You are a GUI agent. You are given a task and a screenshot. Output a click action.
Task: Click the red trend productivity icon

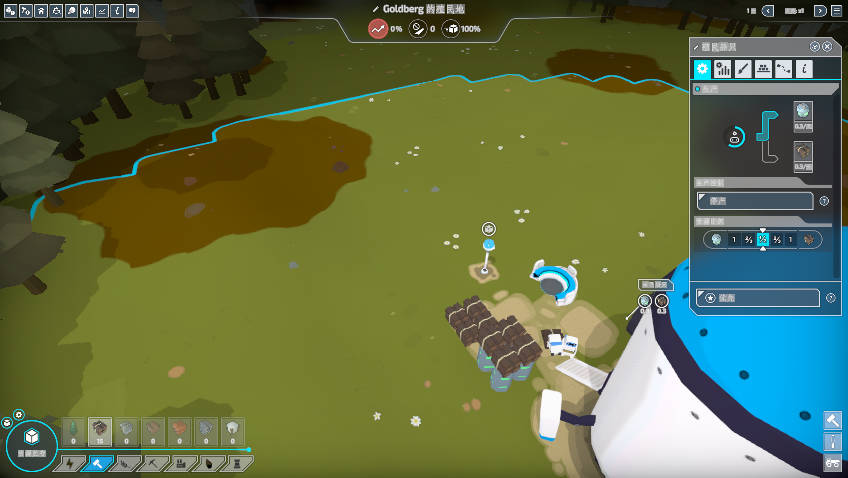[x=378, y=29]
